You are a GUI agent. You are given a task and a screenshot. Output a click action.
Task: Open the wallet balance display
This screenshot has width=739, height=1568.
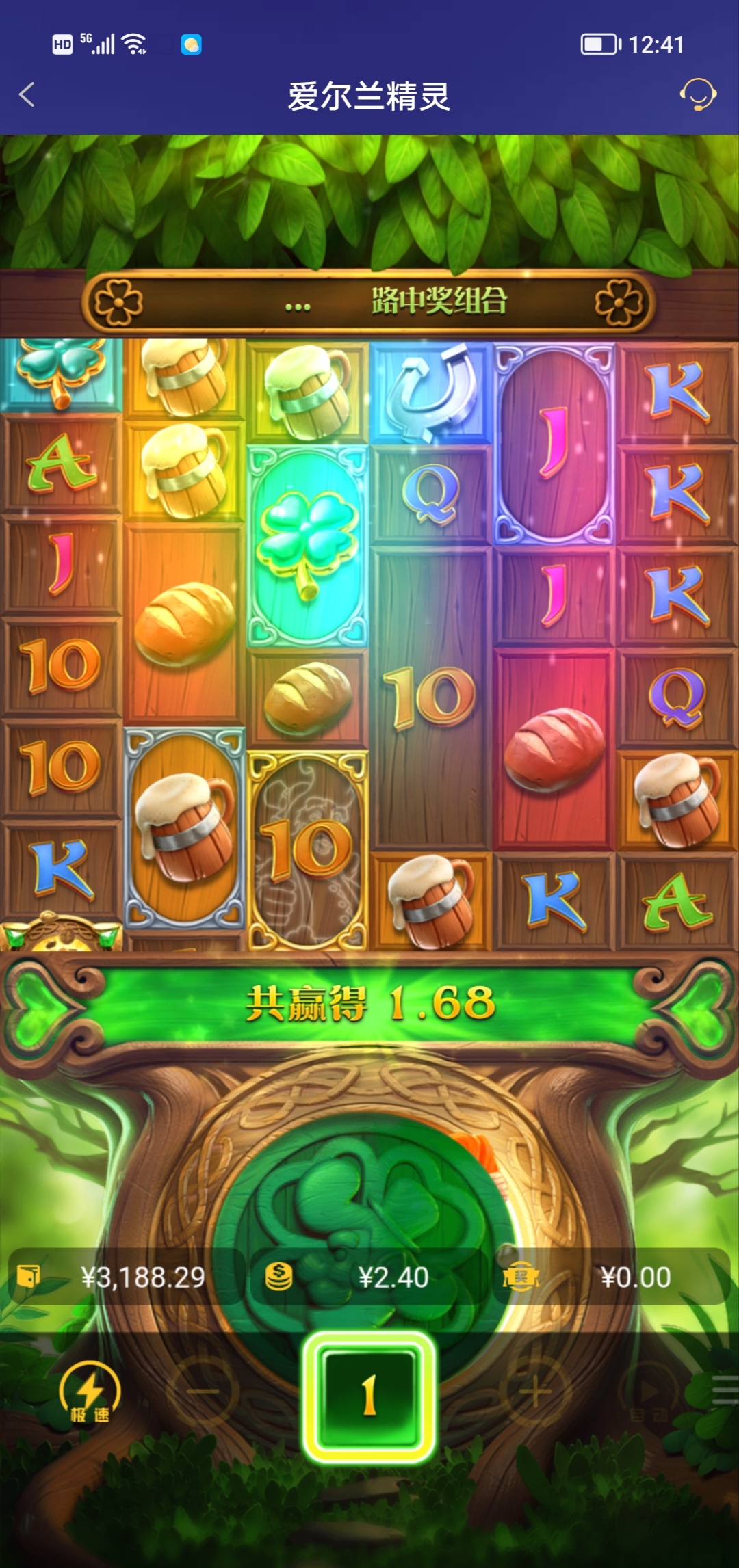click(x=123, y=1277)
